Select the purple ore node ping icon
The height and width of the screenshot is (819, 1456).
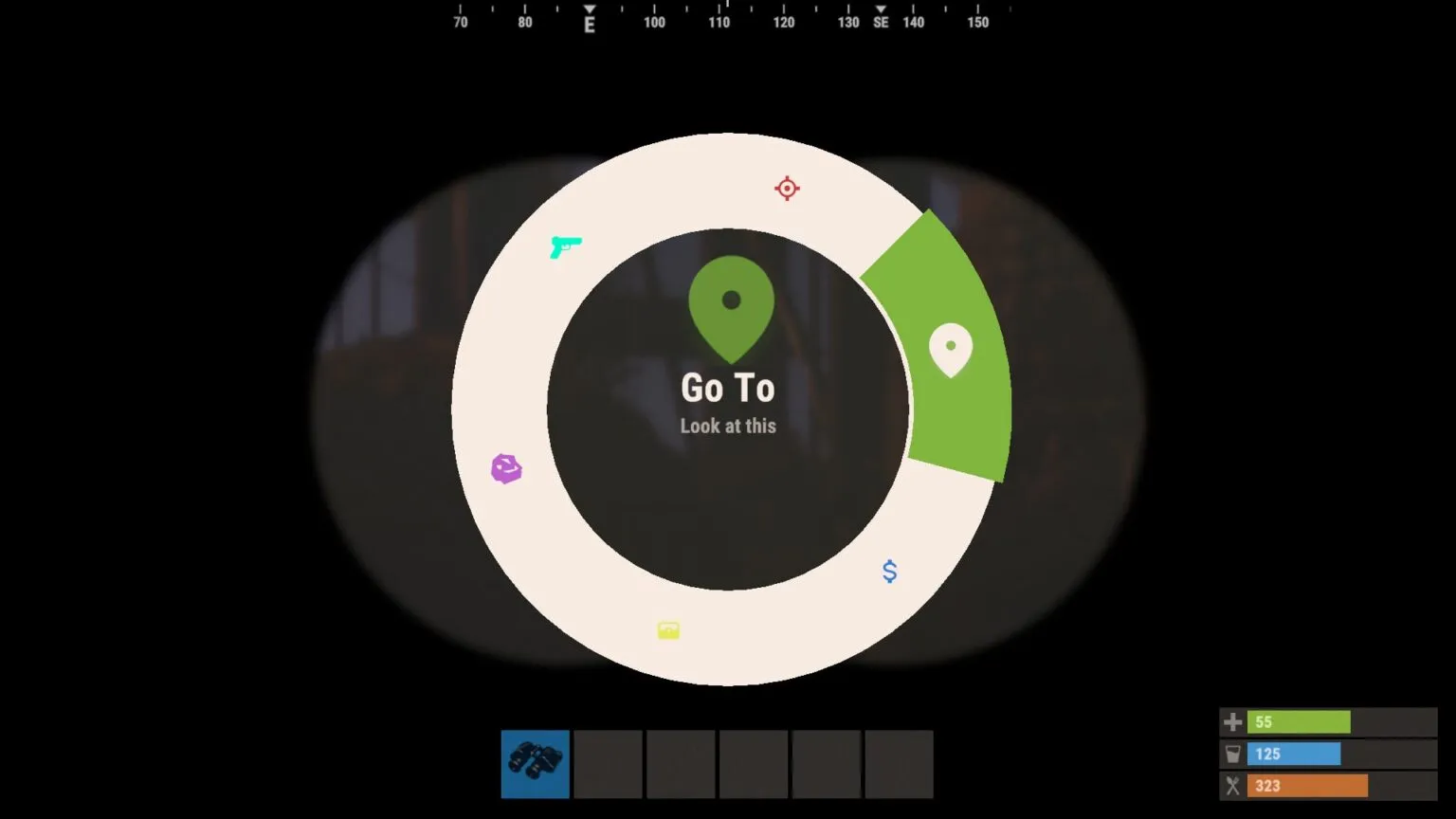pos(506,468)
